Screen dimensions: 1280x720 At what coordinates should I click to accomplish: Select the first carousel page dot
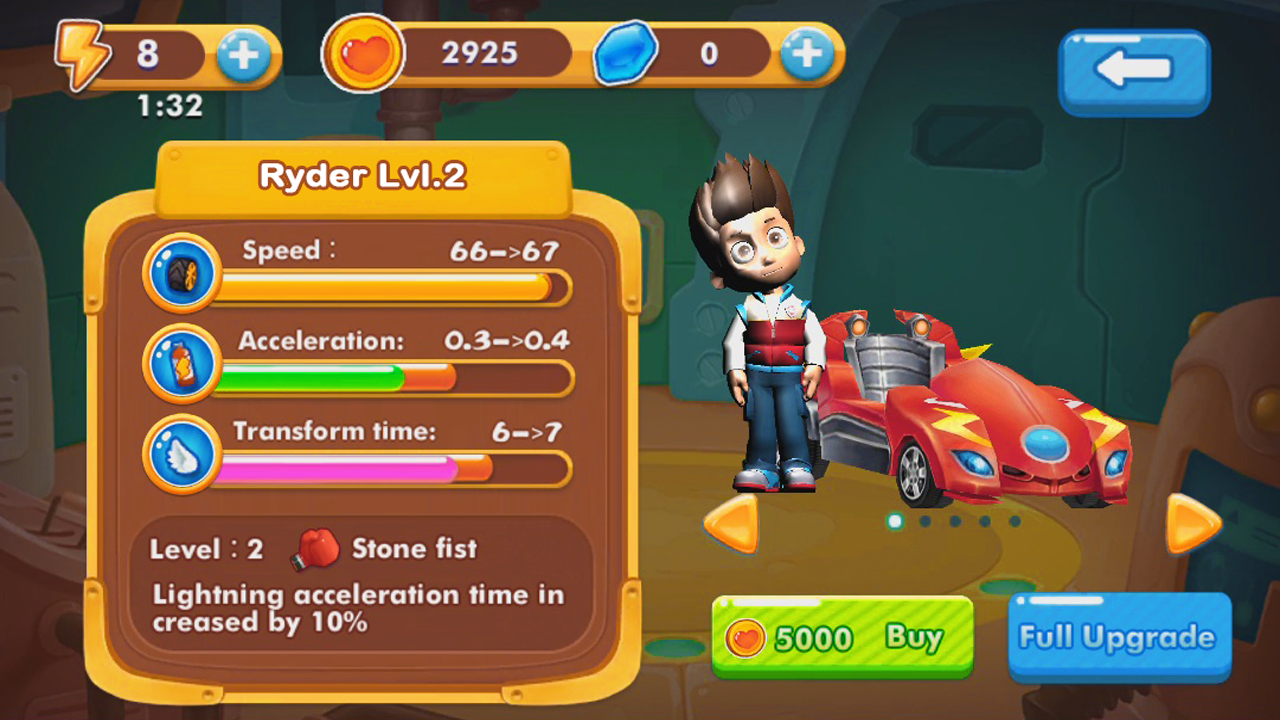[893, 520]
